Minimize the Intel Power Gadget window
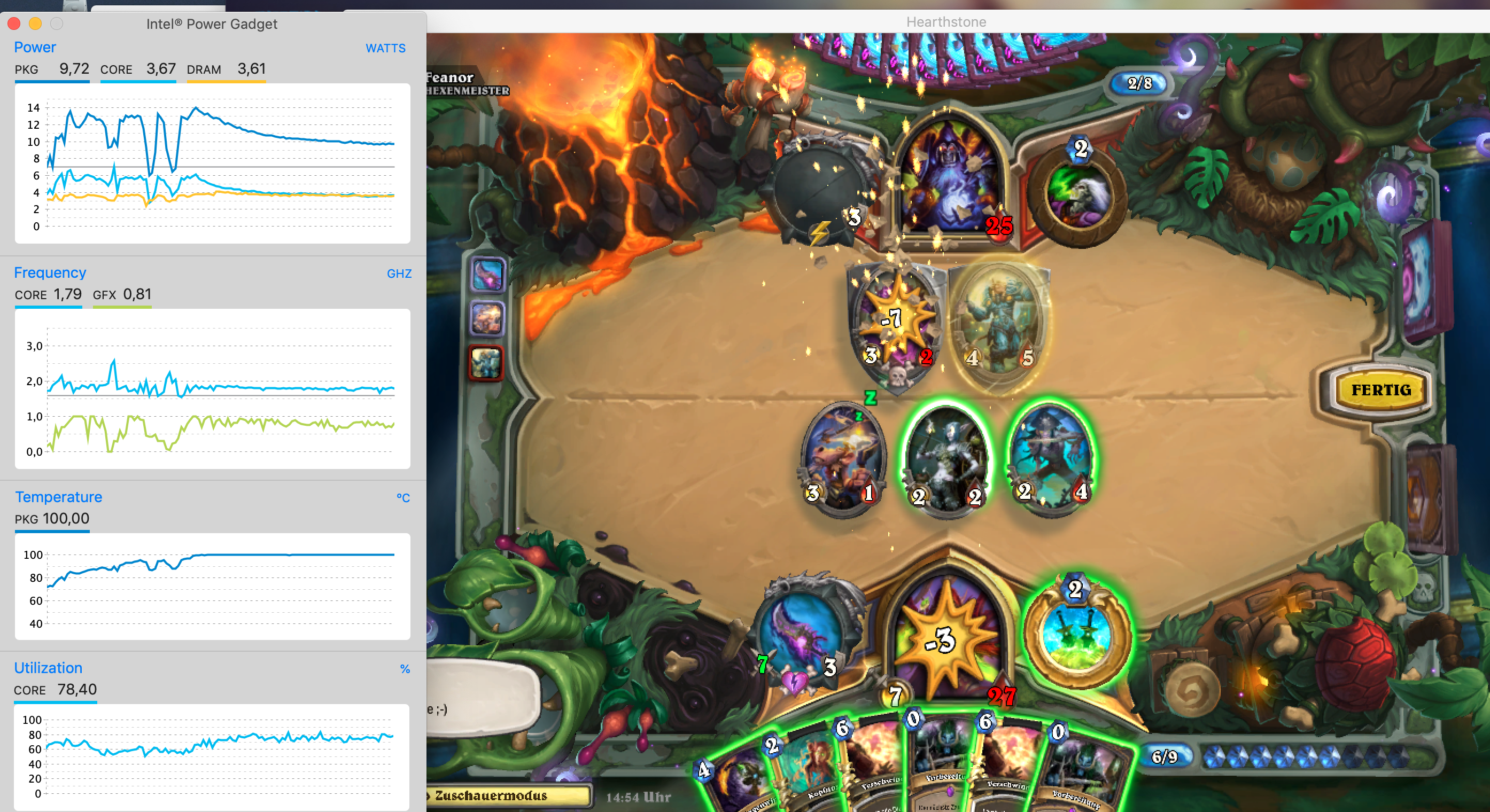The width and height of the screenshot is (1490, 812). click(x=35, y=24)
